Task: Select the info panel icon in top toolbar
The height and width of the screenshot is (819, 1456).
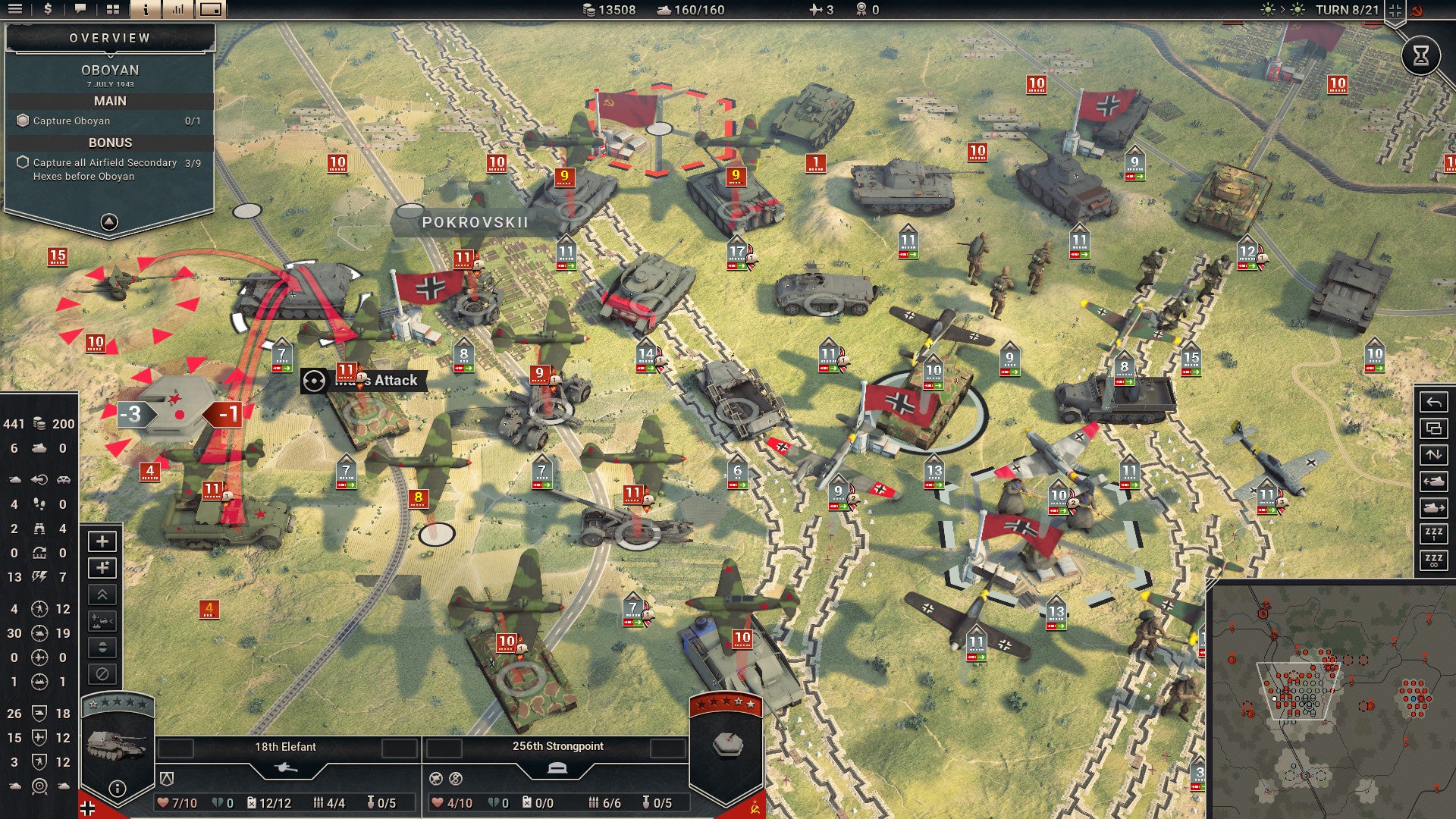Action: 145,10
